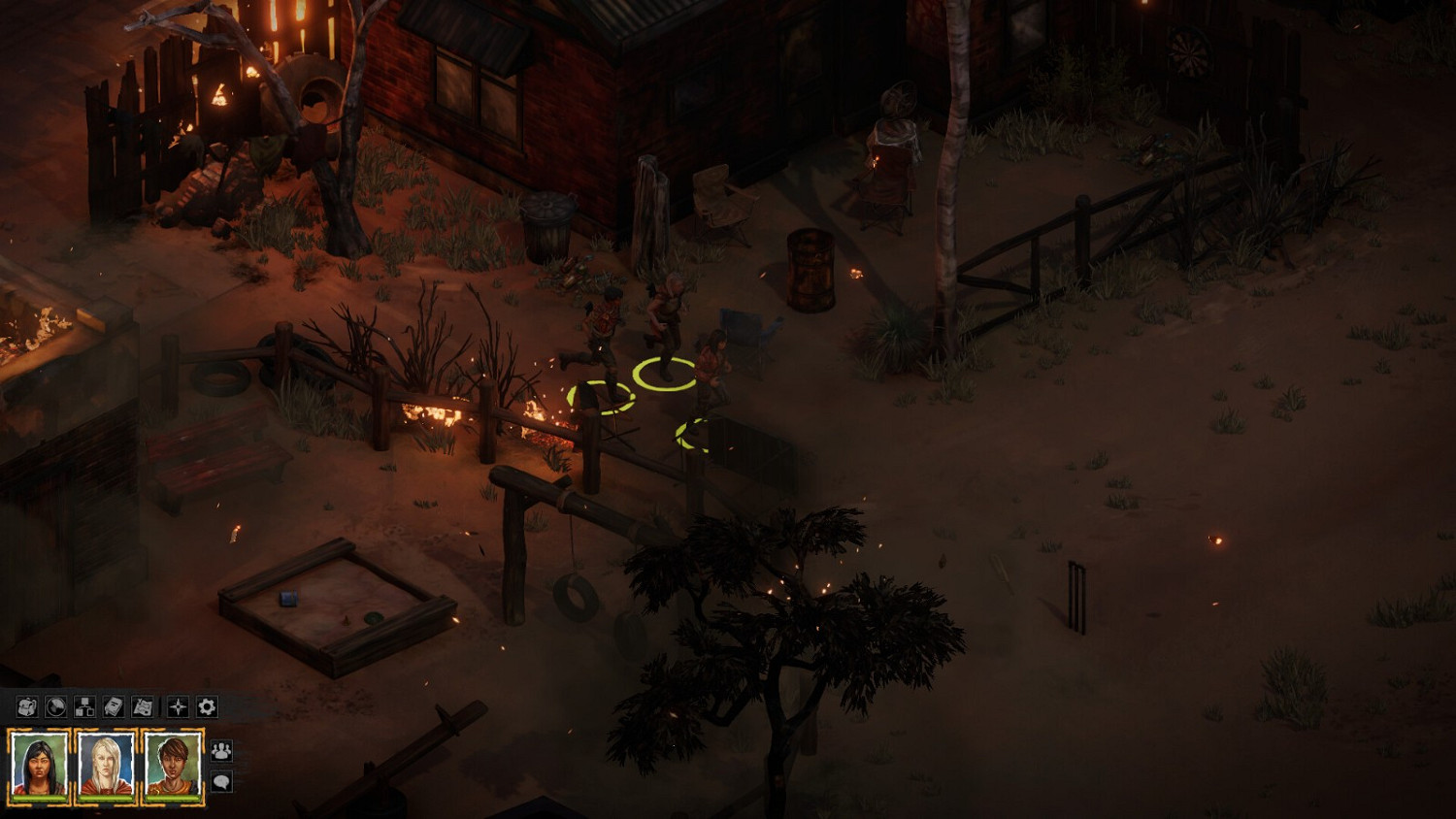1456x819 pixels.
Task: Click the tire swing hanging from beam
Action: 579,594
